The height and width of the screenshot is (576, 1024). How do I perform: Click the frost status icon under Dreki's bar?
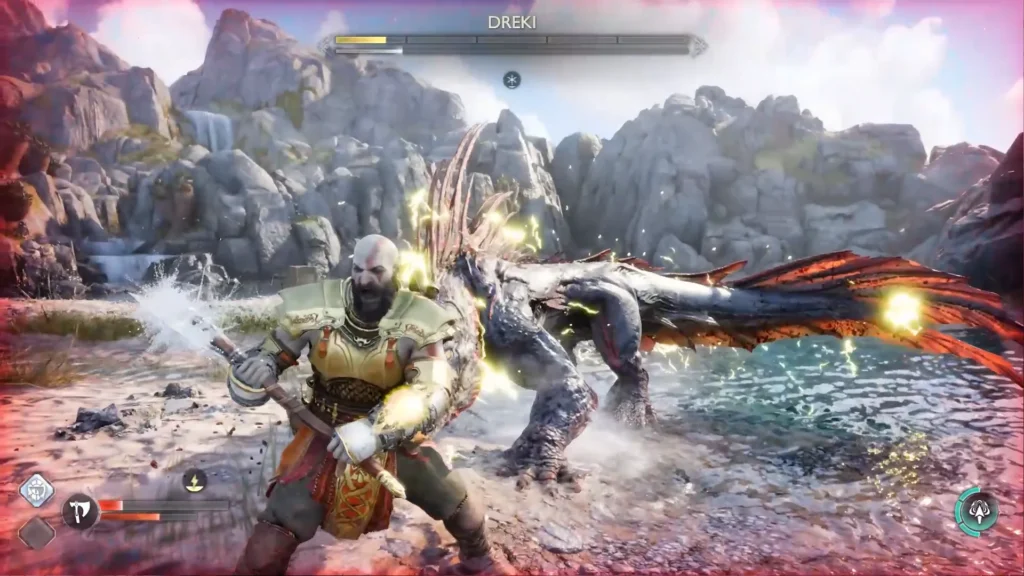(x=512, y=79)
